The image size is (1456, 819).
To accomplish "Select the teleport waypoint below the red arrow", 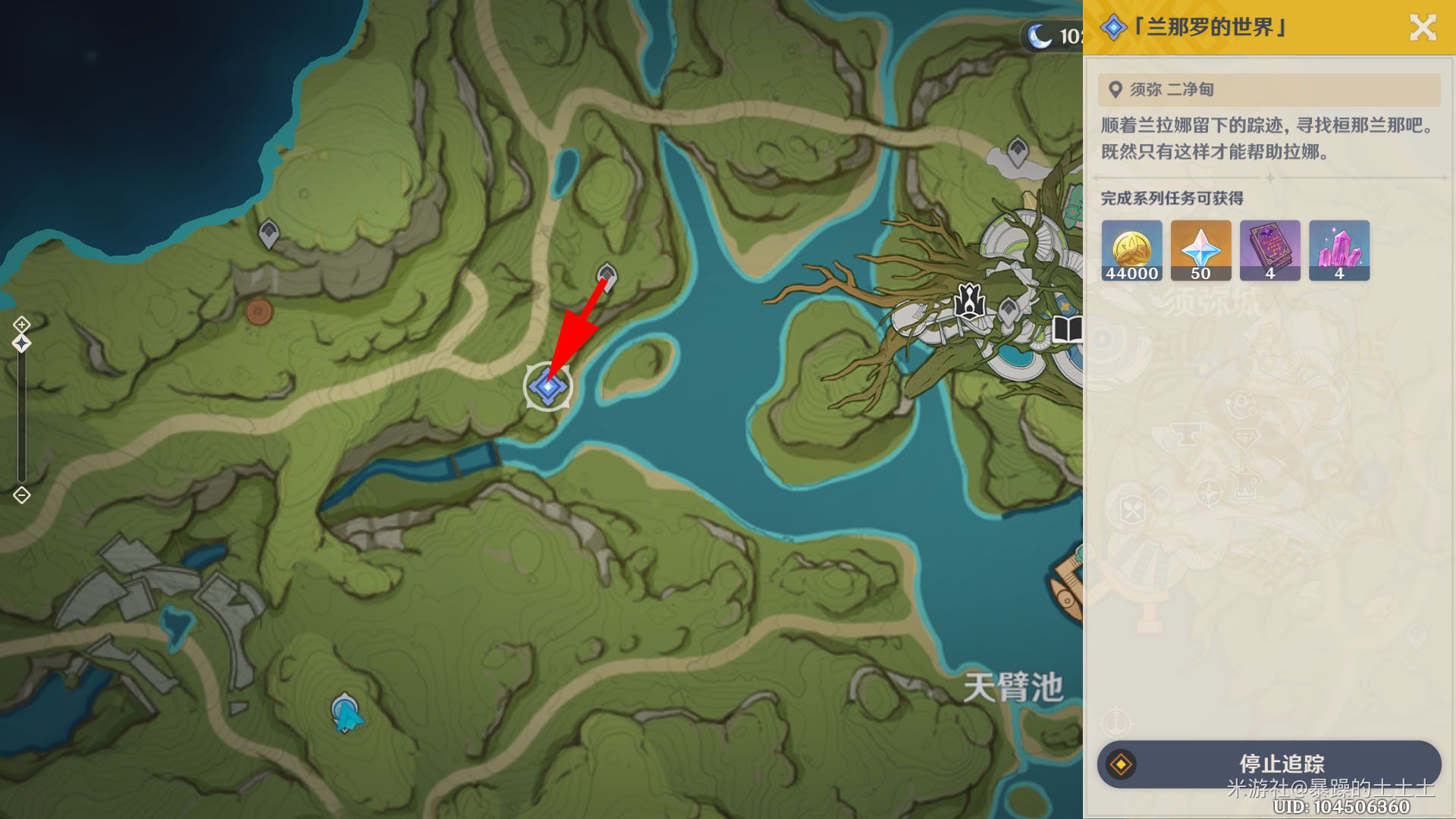I will tap(606, 275).
